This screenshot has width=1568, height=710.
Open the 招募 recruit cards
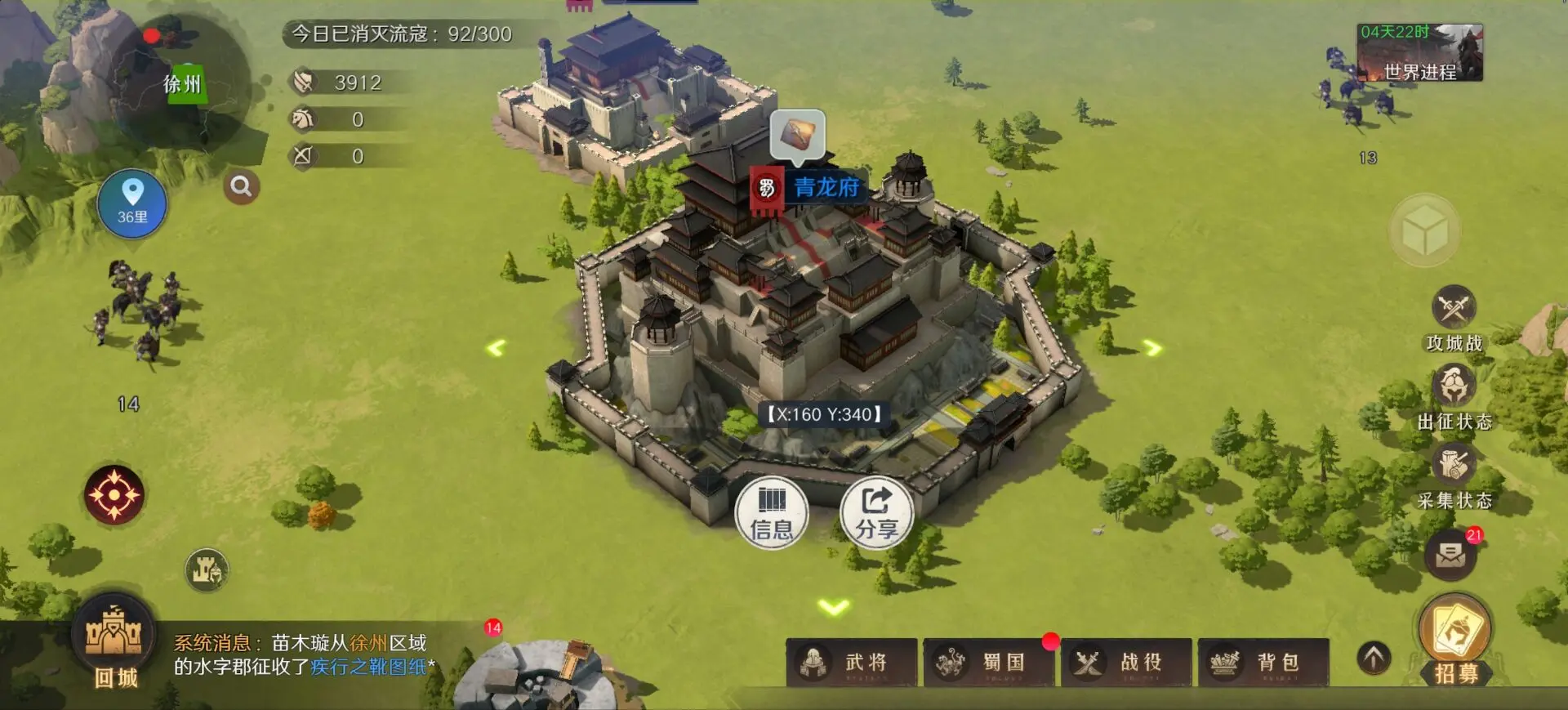coord(1456,639)
